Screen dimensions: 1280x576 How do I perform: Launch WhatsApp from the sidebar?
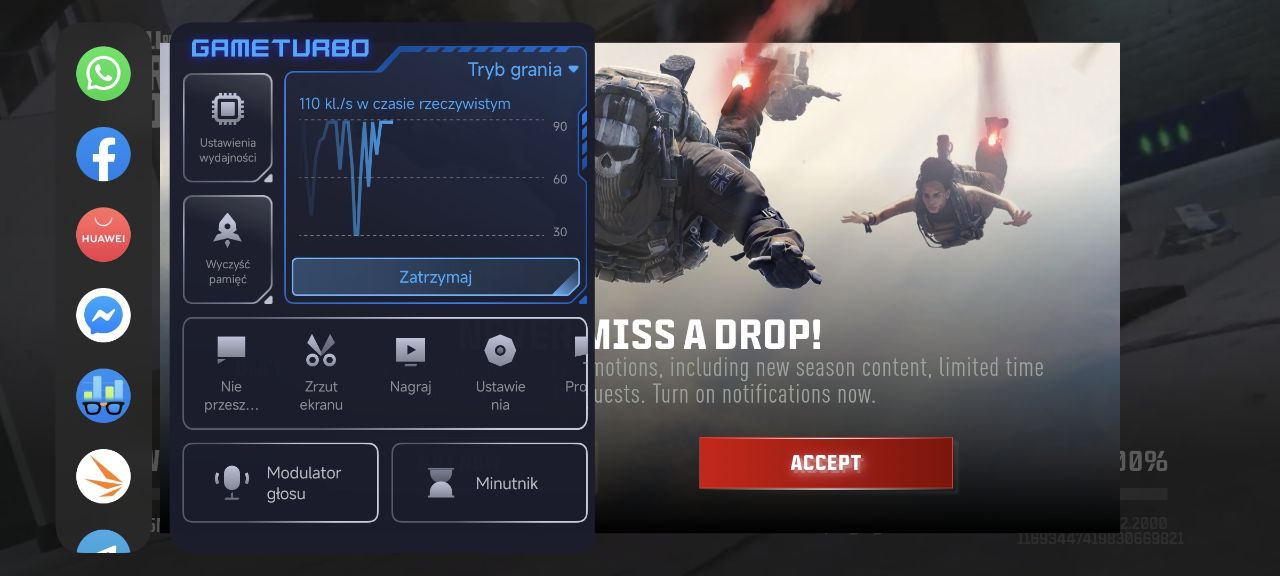point(103,74)
